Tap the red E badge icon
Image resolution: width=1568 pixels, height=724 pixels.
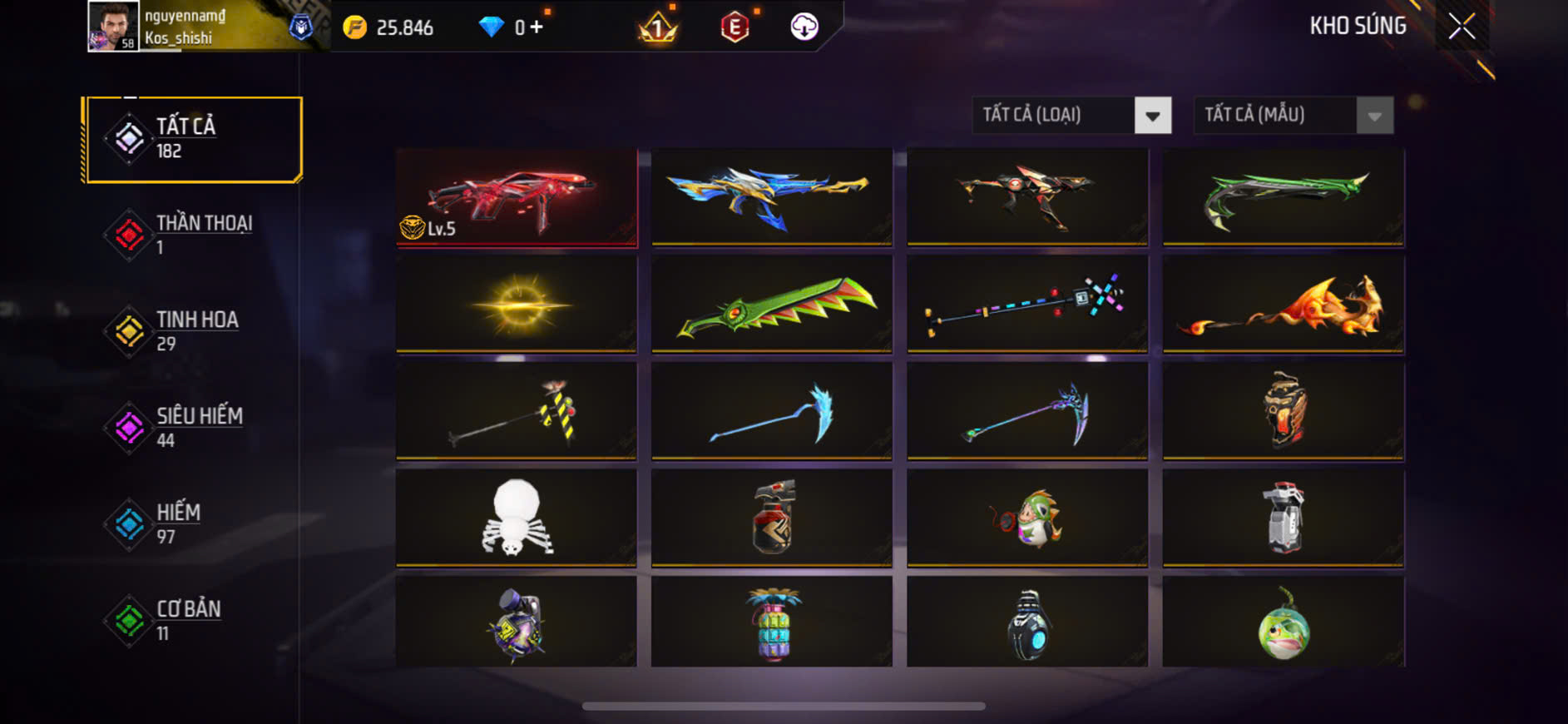[735, 27]
